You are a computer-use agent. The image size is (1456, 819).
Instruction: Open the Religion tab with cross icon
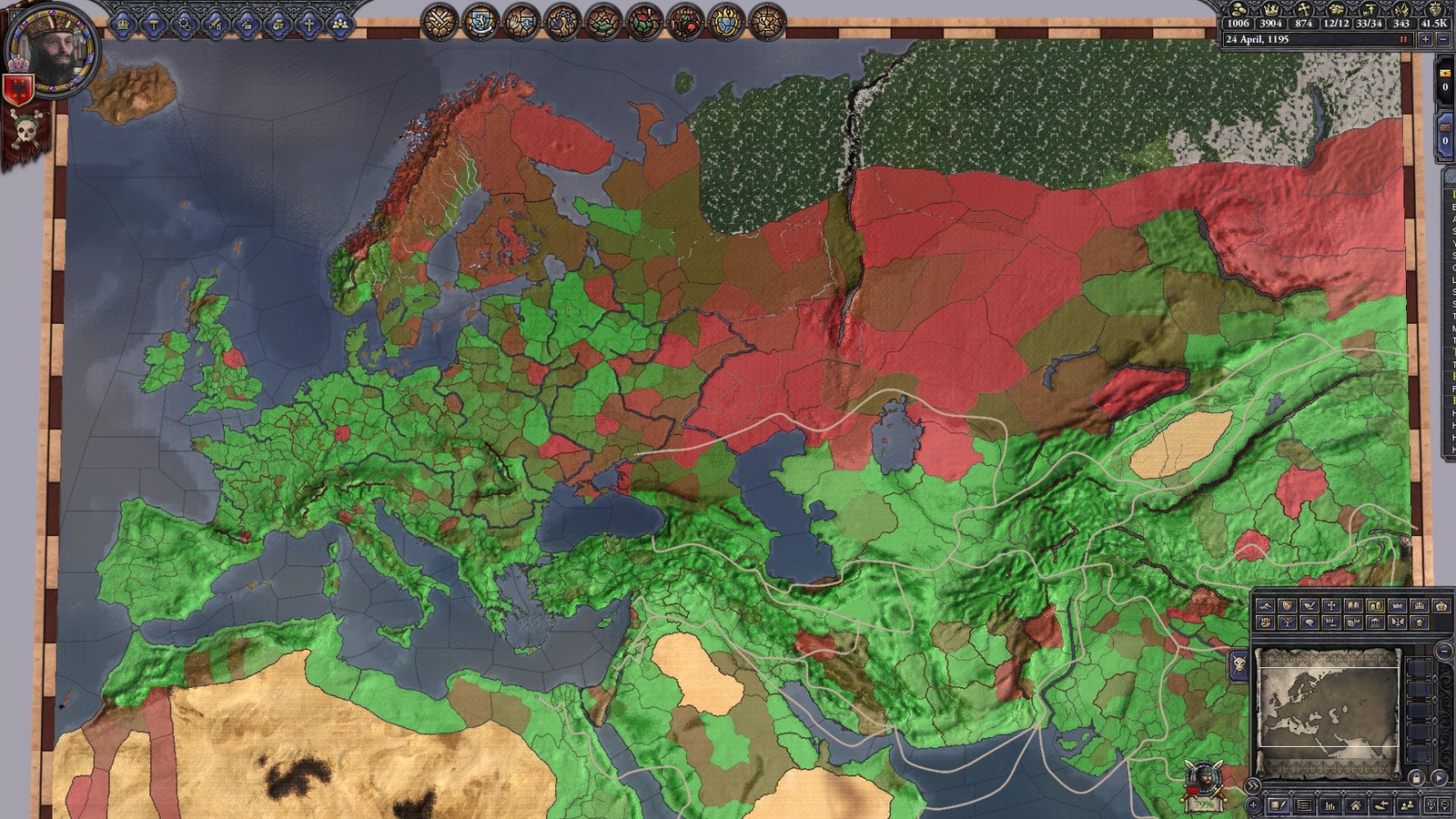pos(308,24)
